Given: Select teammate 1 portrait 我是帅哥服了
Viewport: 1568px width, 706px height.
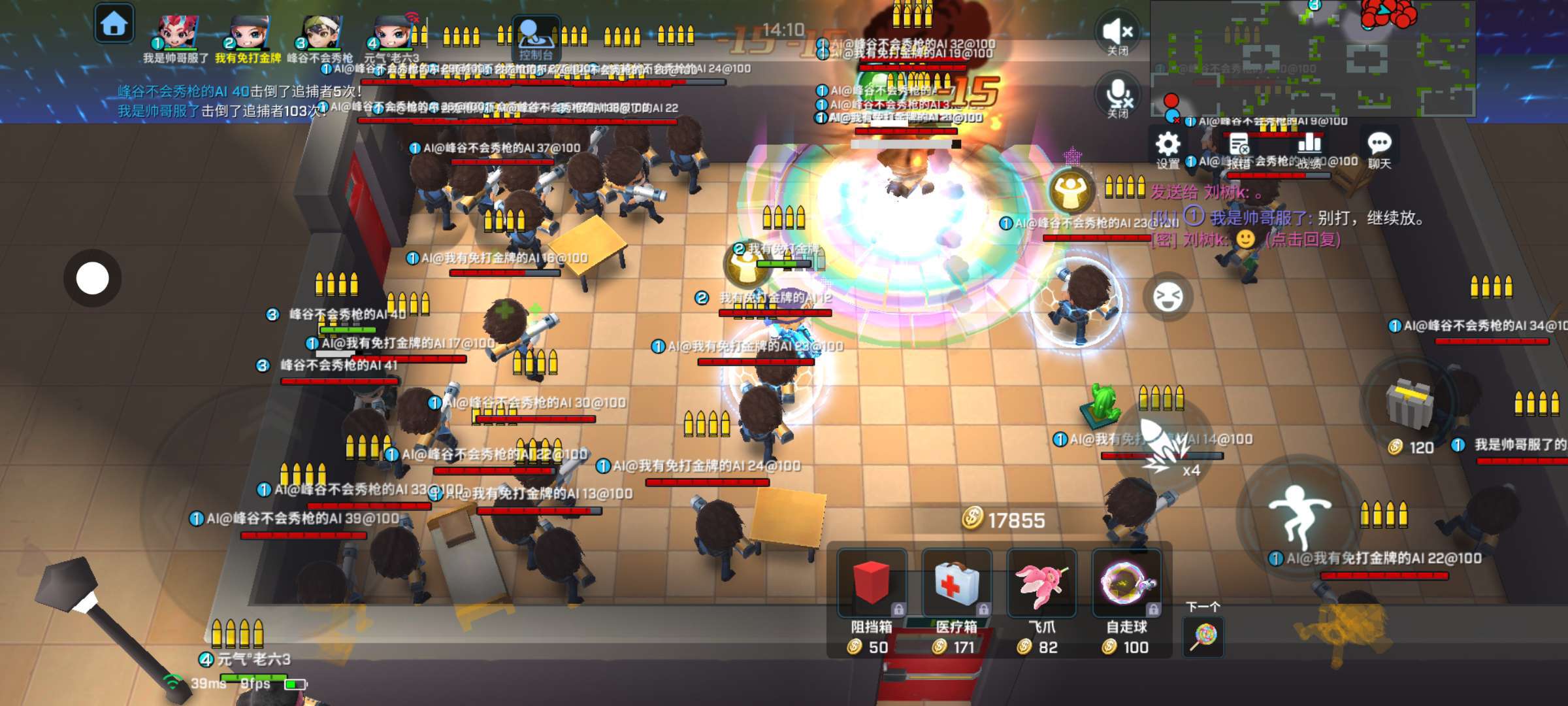Looking at the screenshot, I should pos(177,31).
